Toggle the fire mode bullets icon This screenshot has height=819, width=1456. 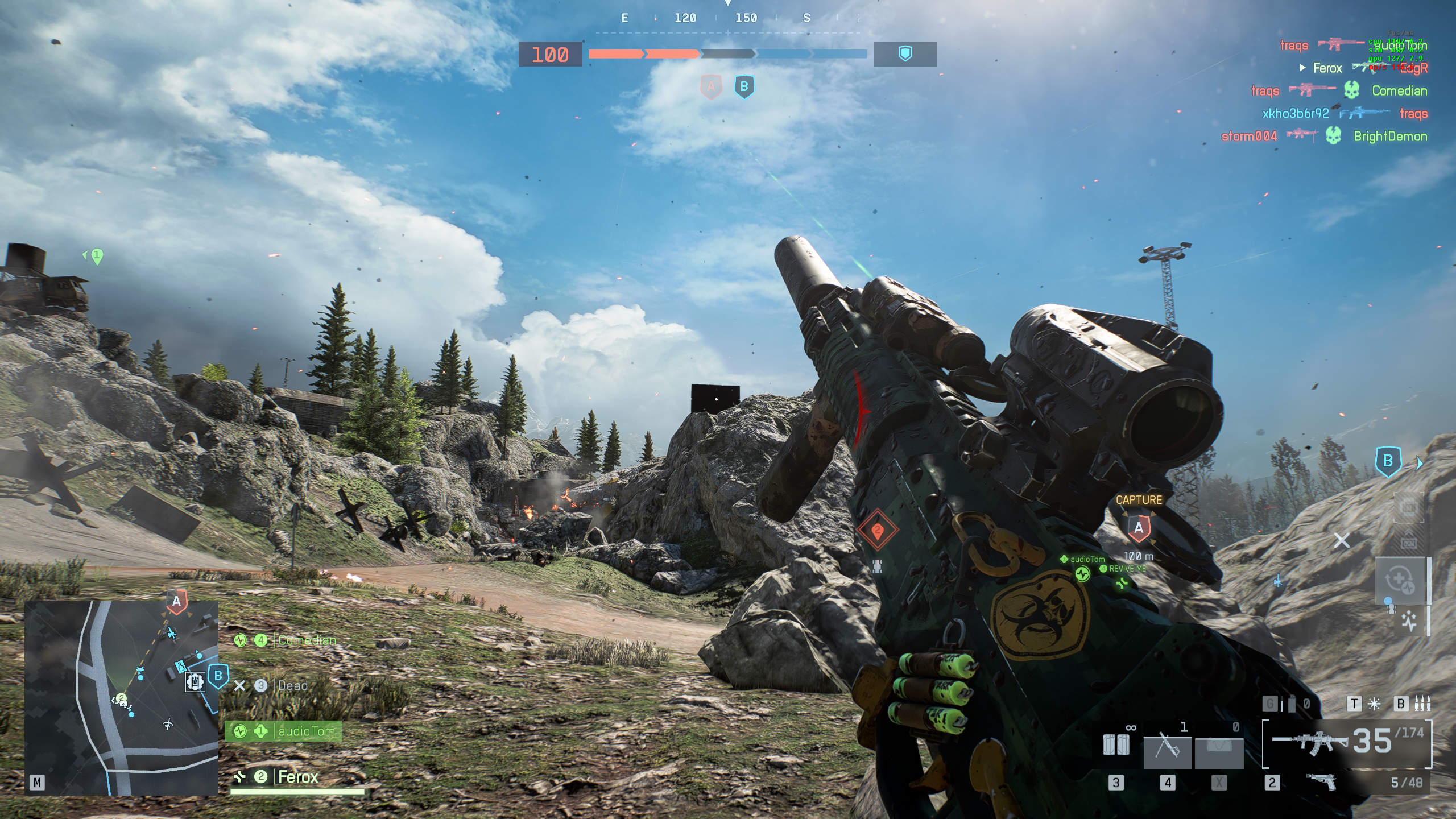tap(1422, 704)
